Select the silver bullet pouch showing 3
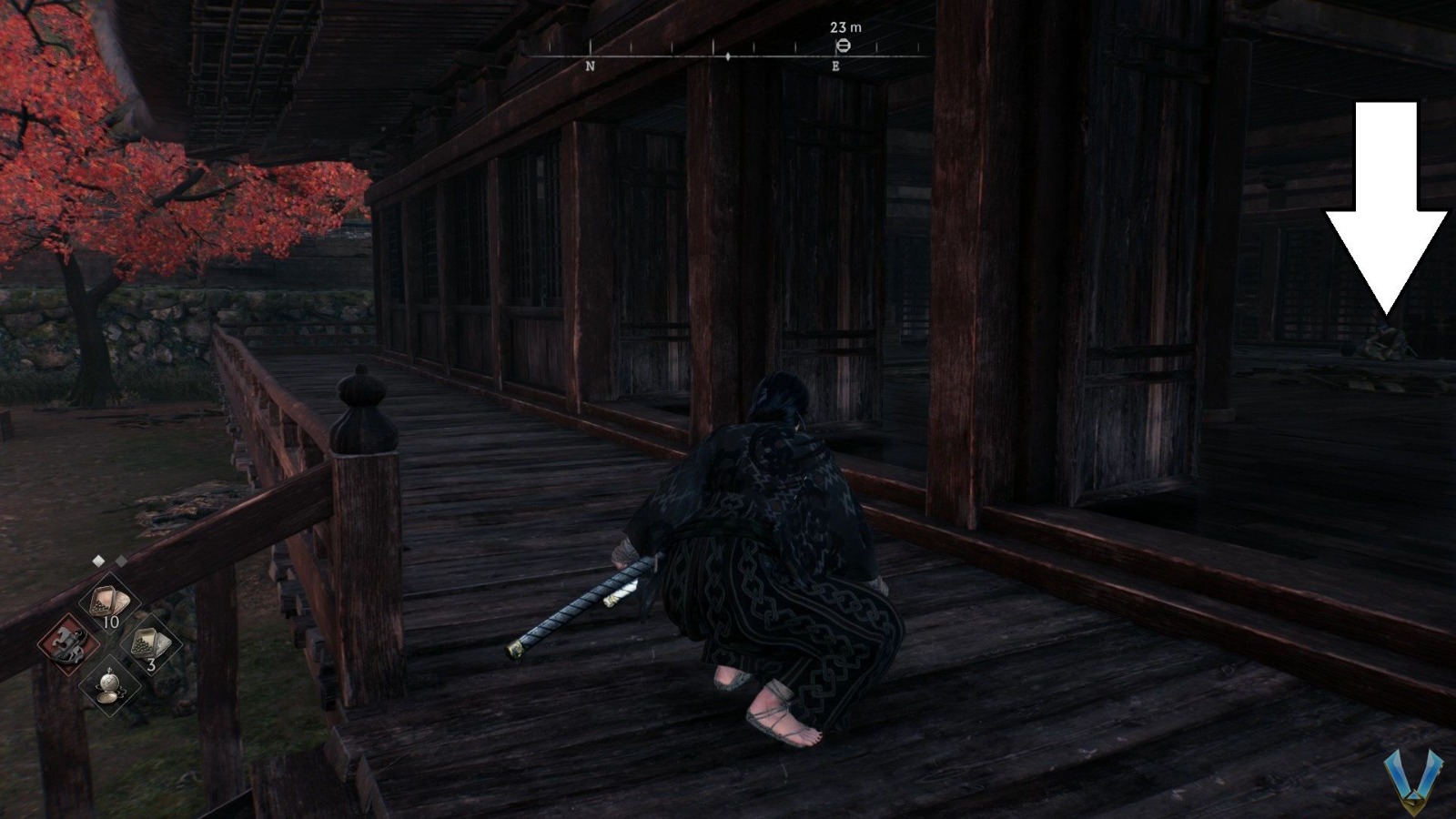 pyautogui.click(x=149, y=643)
